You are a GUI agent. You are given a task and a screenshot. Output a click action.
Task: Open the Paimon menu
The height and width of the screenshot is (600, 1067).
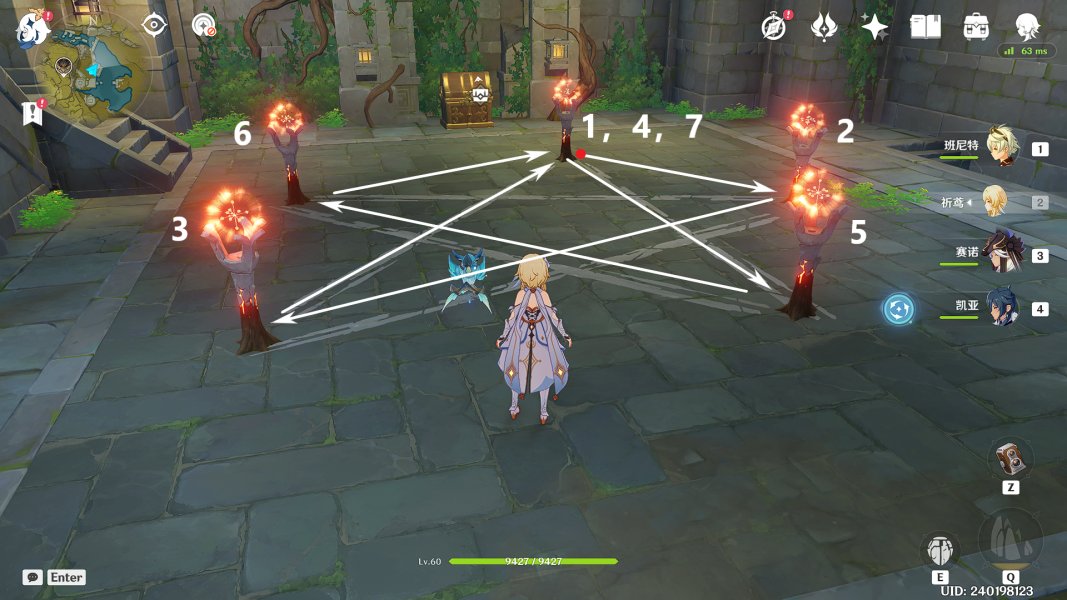pyautogui.click(x=31, y=27)
